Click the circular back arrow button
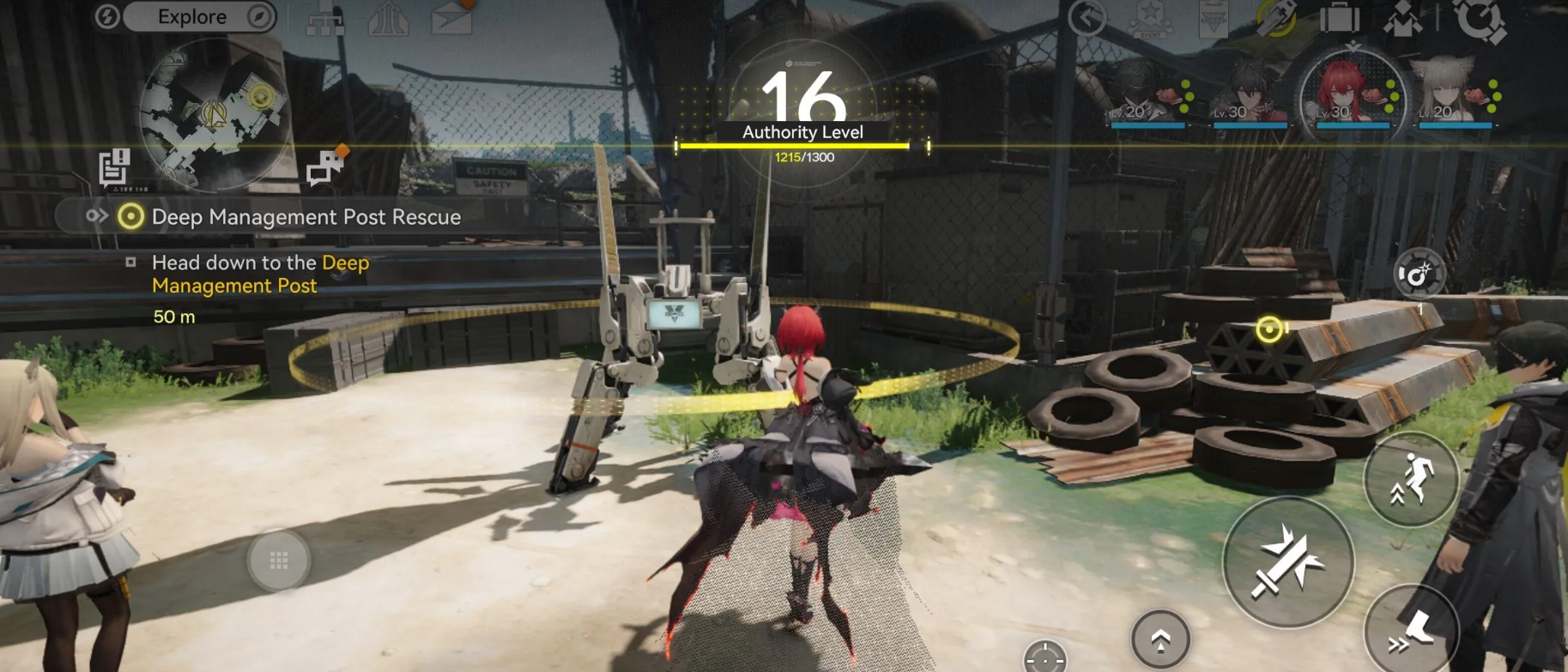The height and width of the screenshot is (672, 1568). [1087, 18]
